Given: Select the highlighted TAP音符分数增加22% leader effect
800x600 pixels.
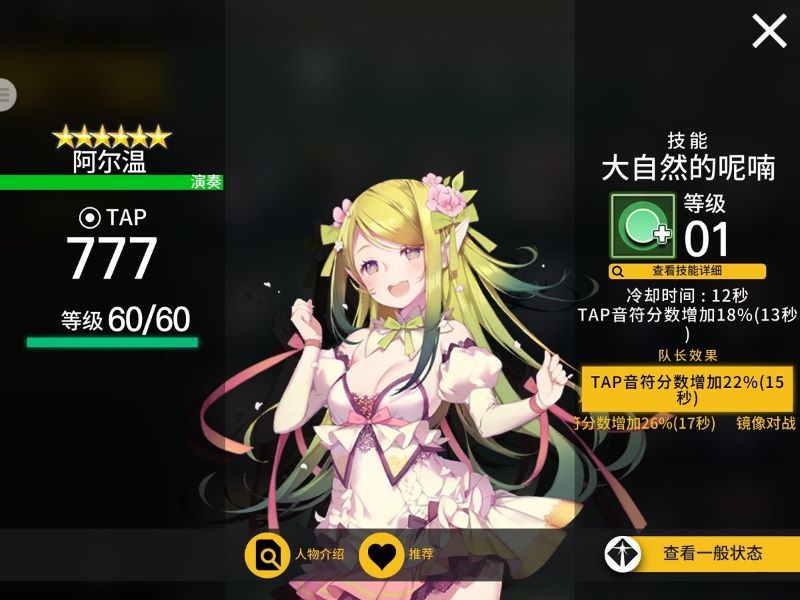Looking at the screenshot, I should 689,389.
